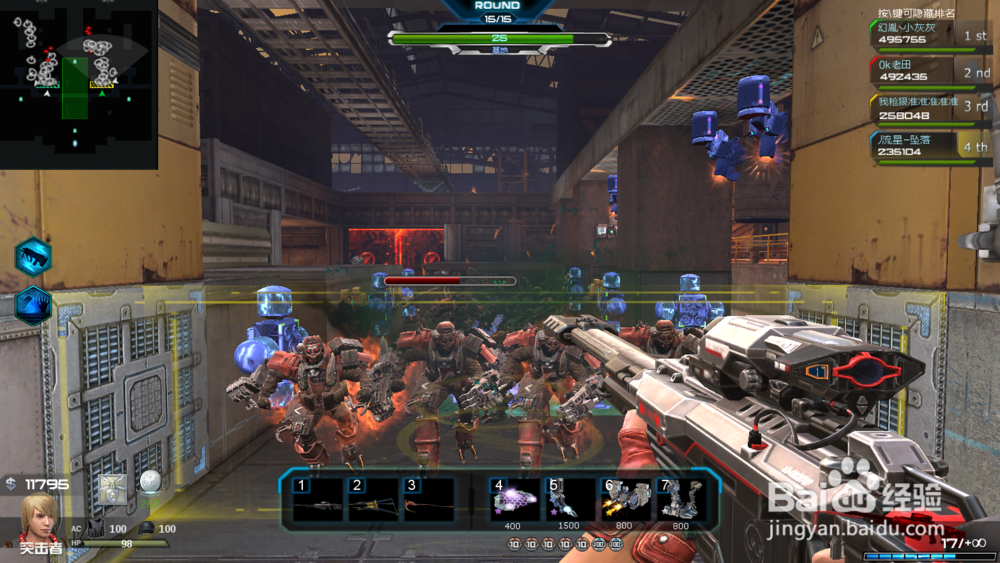Choose slot 4 hexagon shield item costing 400
Viewport: 1000px width, 563px height.
tap(514, 499)
